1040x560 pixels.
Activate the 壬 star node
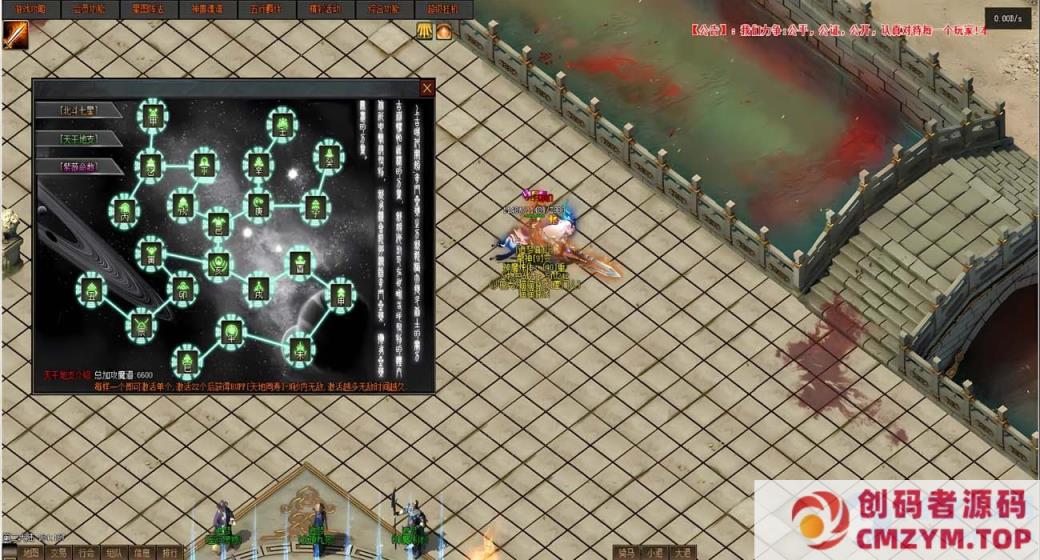284,126
